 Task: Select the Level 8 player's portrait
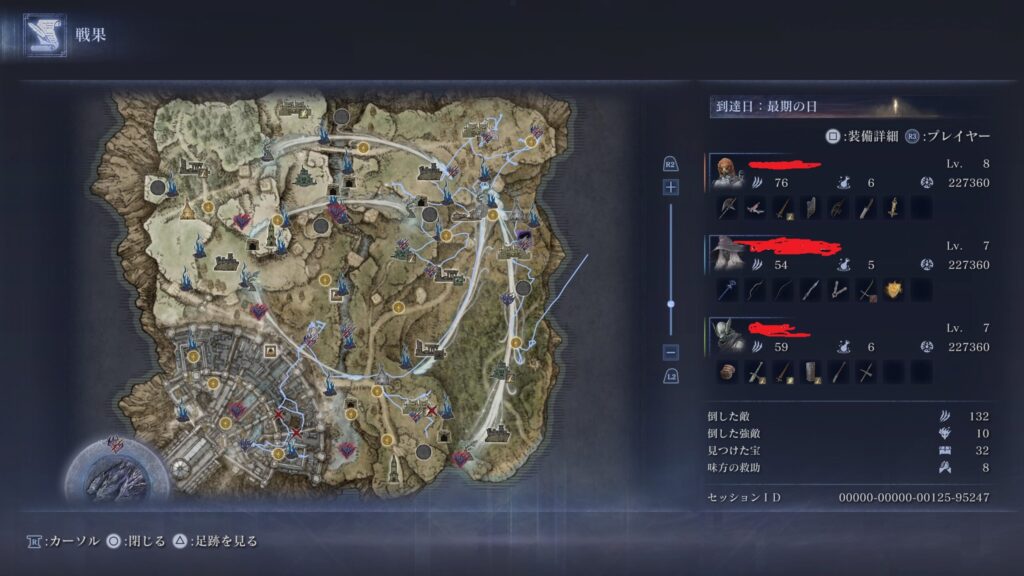[727, 172]
